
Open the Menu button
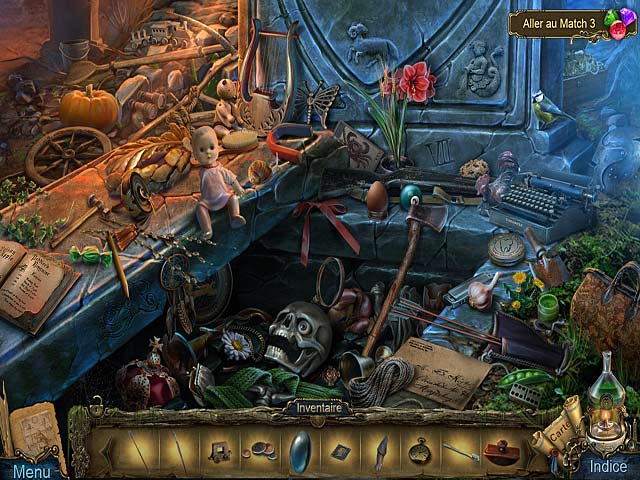[30, 470]
